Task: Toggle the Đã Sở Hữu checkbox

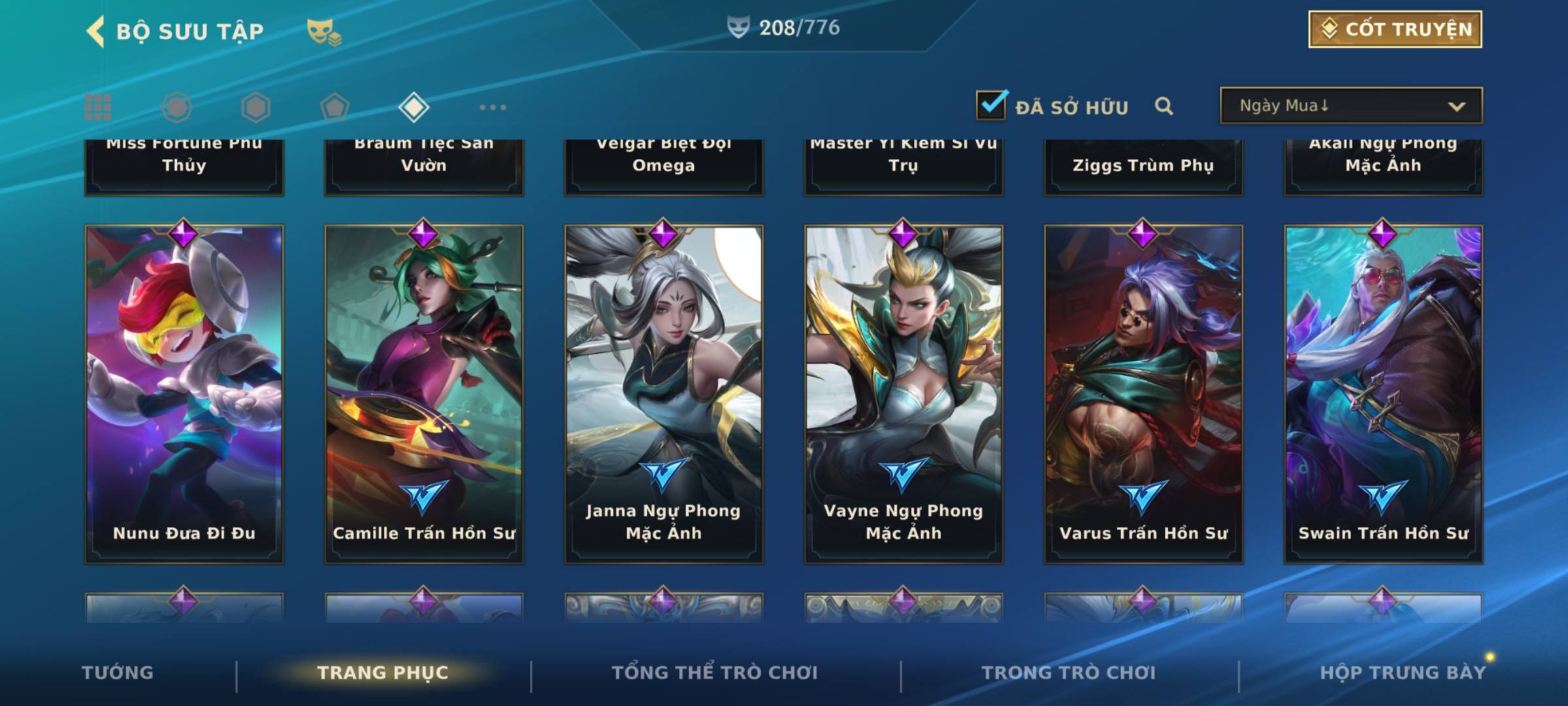Action: pos(991,105)
